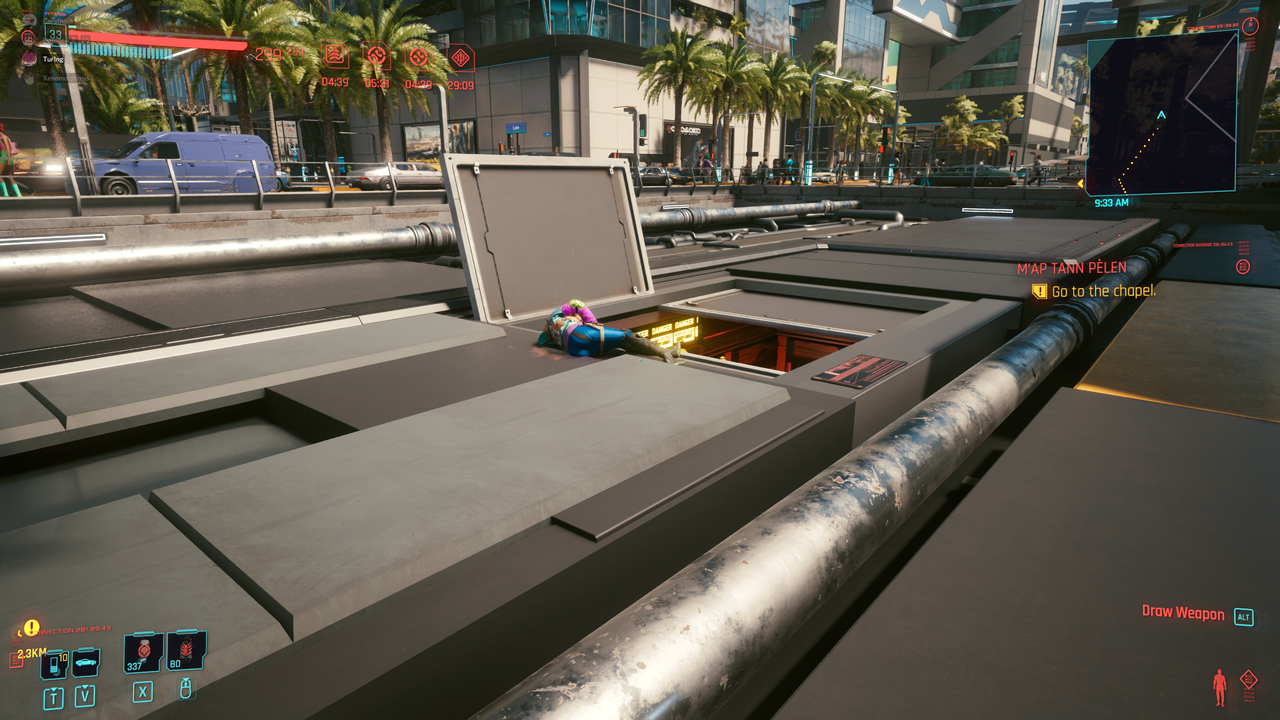Open the vehicle call slot
This screenshot has width=1280, height=720.
click(85, 663)
